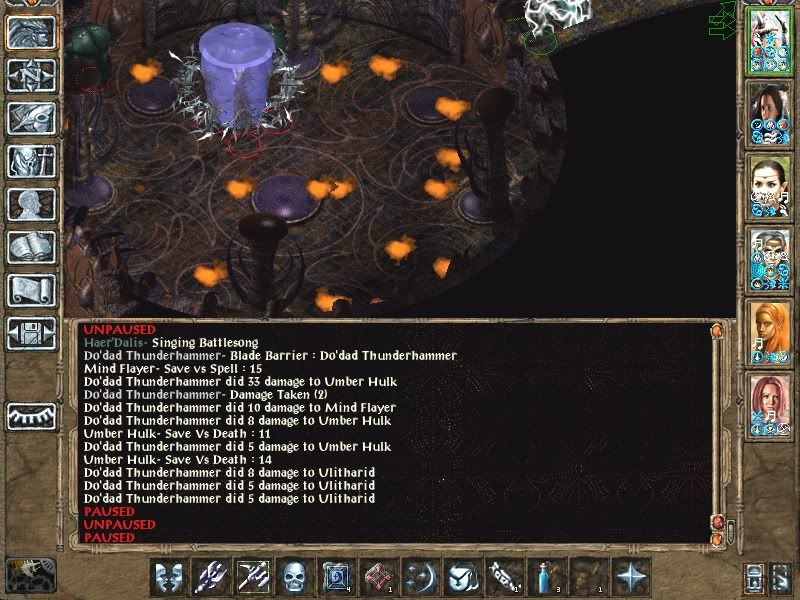Screen dimensions: 800x600
Task: Use the blue potion bottle quick item
Action: point(545,577)
